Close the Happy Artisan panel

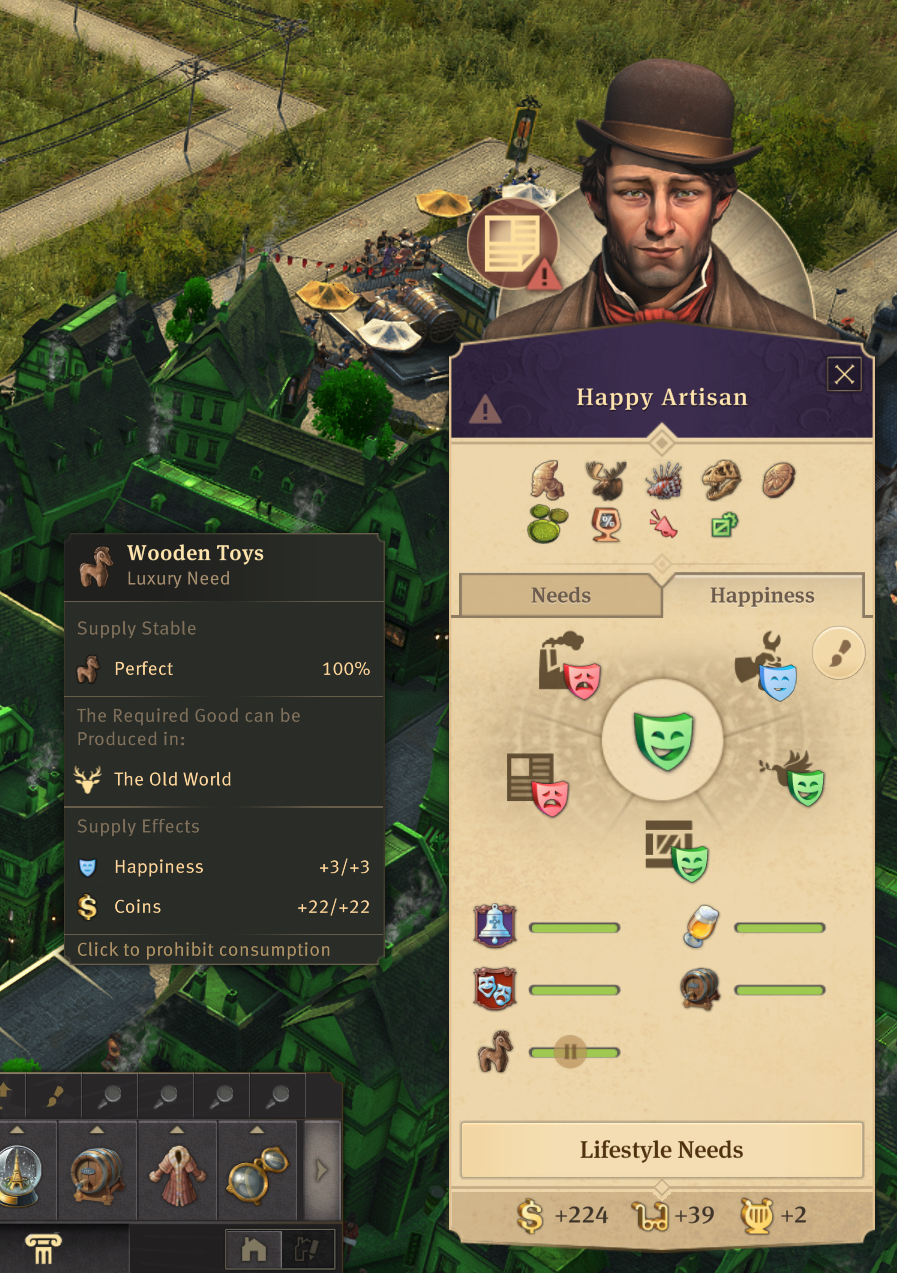pos(845,375)
